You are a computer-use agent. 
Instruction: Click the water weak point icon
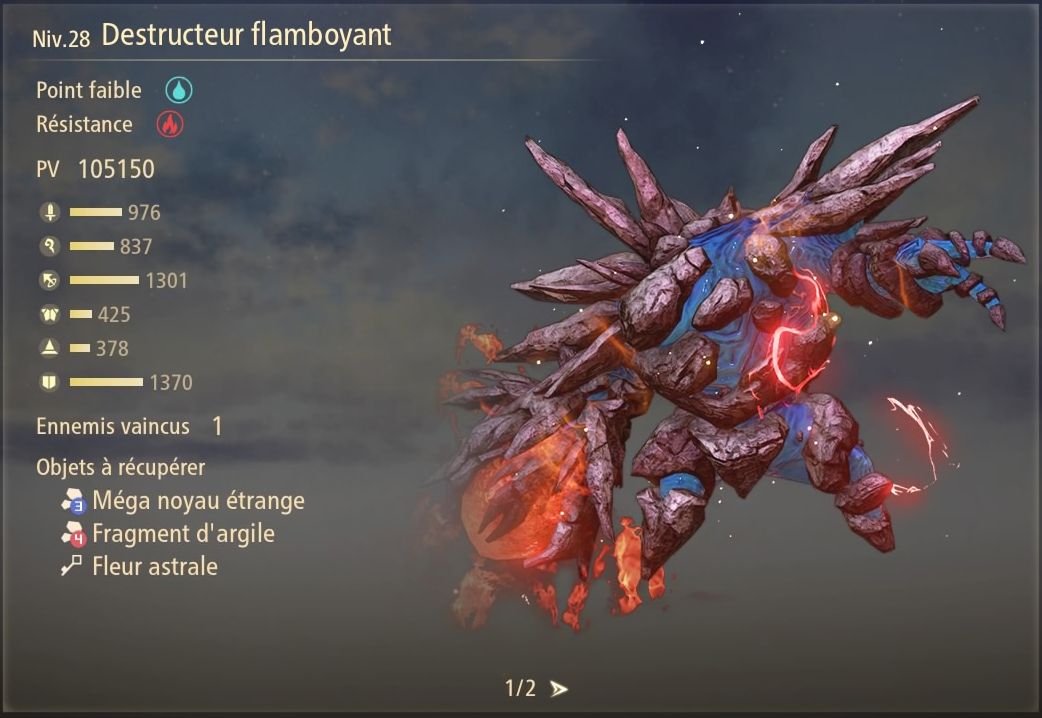[179, 90]
